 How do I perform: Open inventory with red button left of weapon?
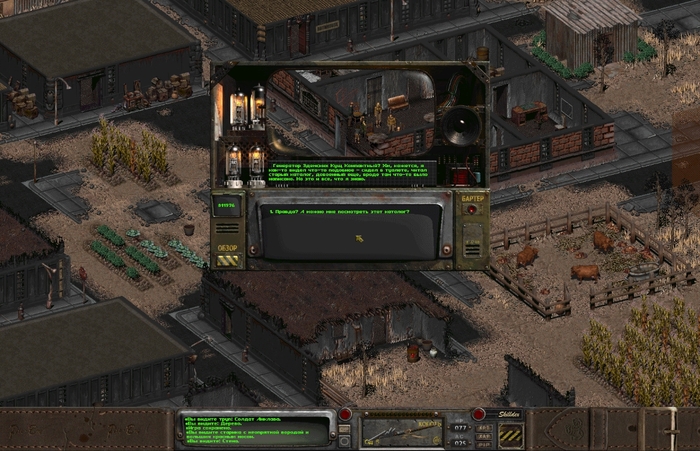pyautogui.click(x=345, y=413)
